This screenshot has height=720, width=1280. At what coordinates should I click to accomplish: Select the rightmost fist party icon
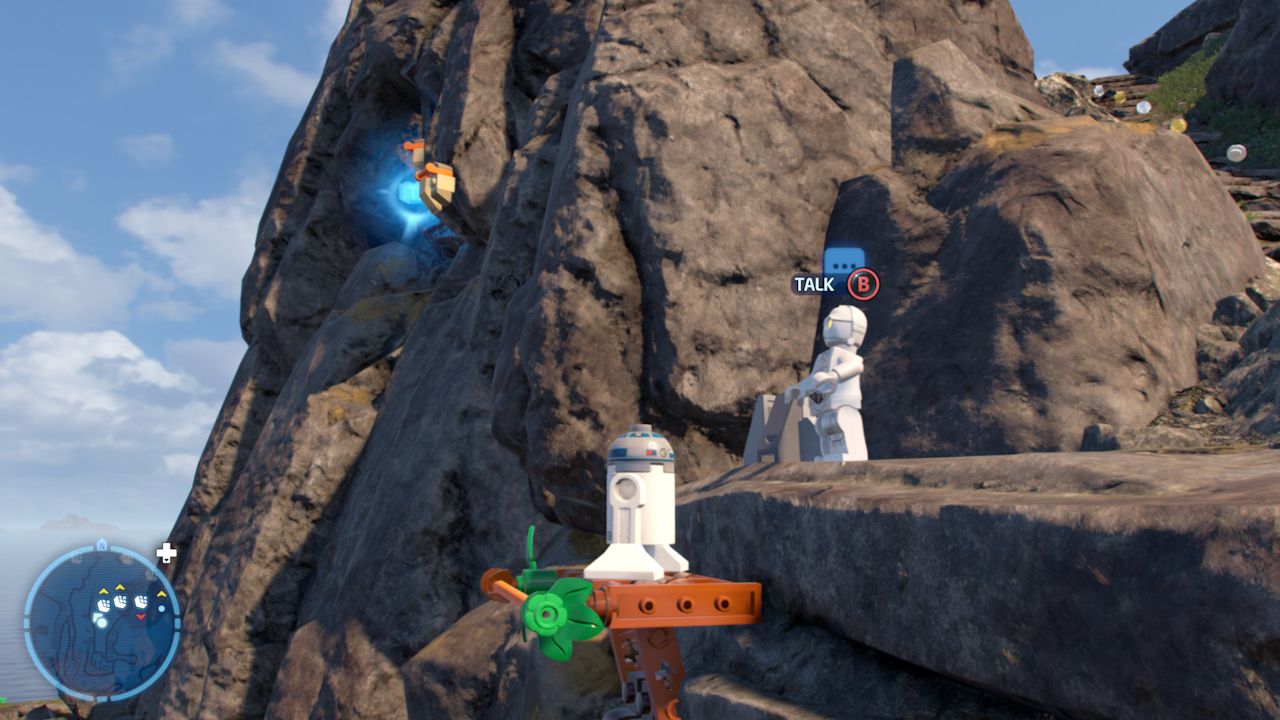click(141, 601)
